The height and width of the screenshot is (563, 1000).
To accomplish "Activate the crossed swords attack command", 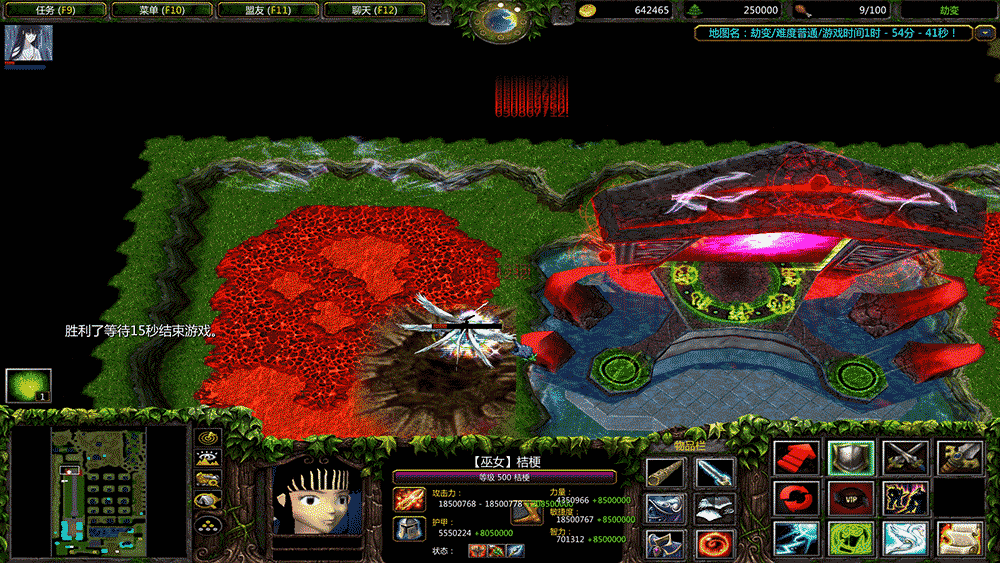I will pos(905,458).
